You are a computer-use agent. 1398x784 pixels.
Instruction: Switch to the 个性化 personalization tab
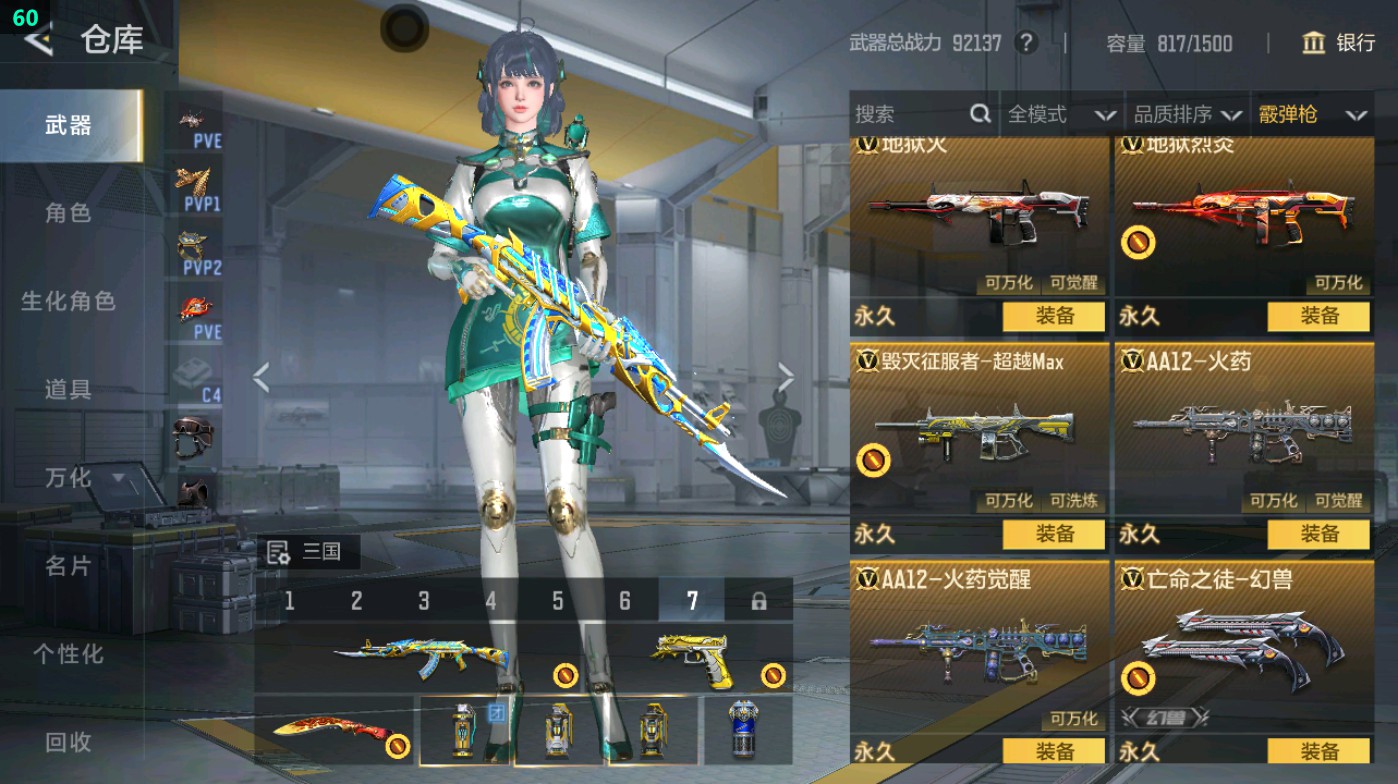pos(68,654)
